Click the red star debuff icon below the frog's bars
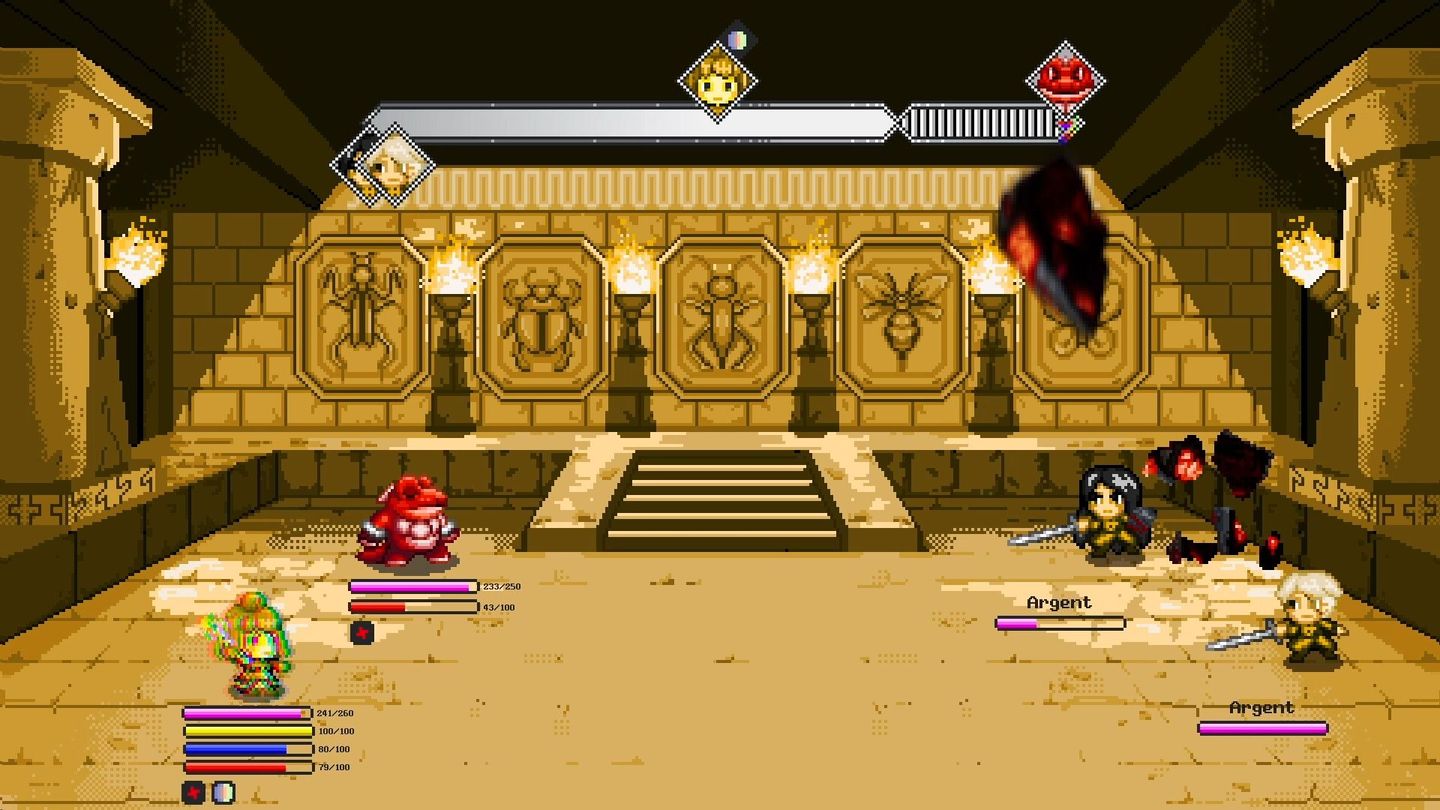This screenshot has height=810, width=1440. tap(364, 631)
